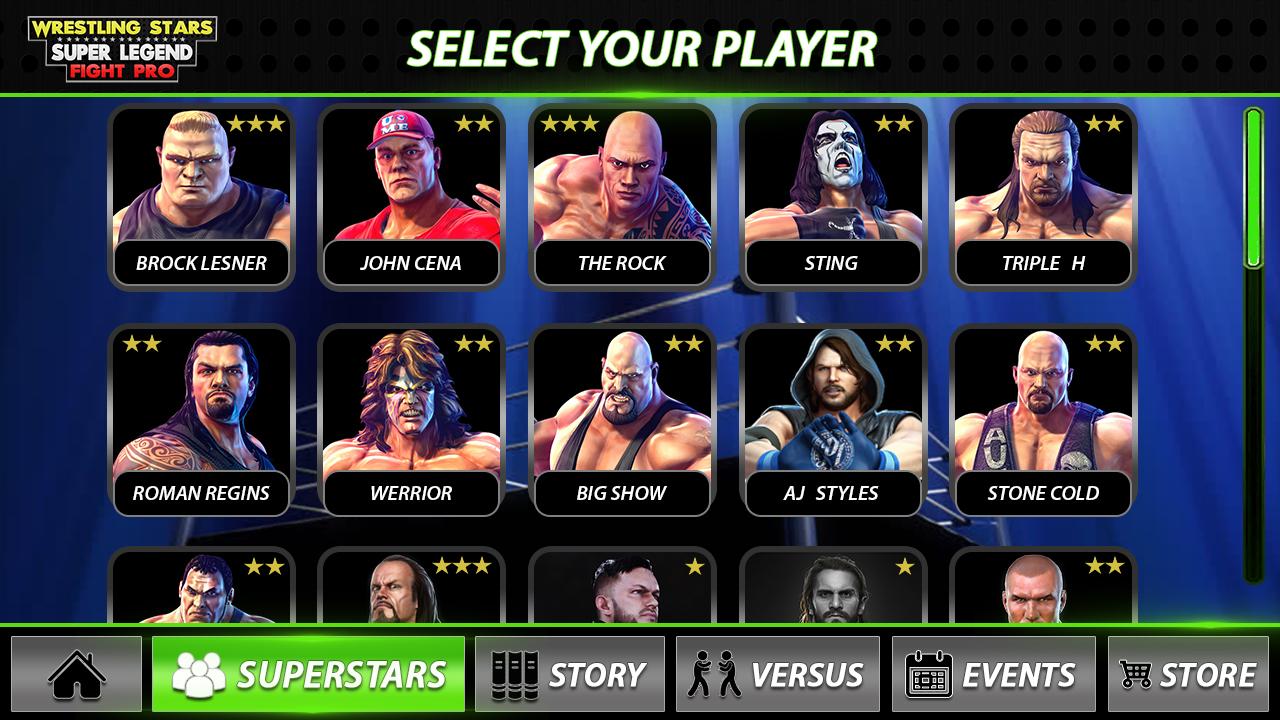1280x720 pixels.
Task: Show the Events tab
Action: tap(990, 674)
